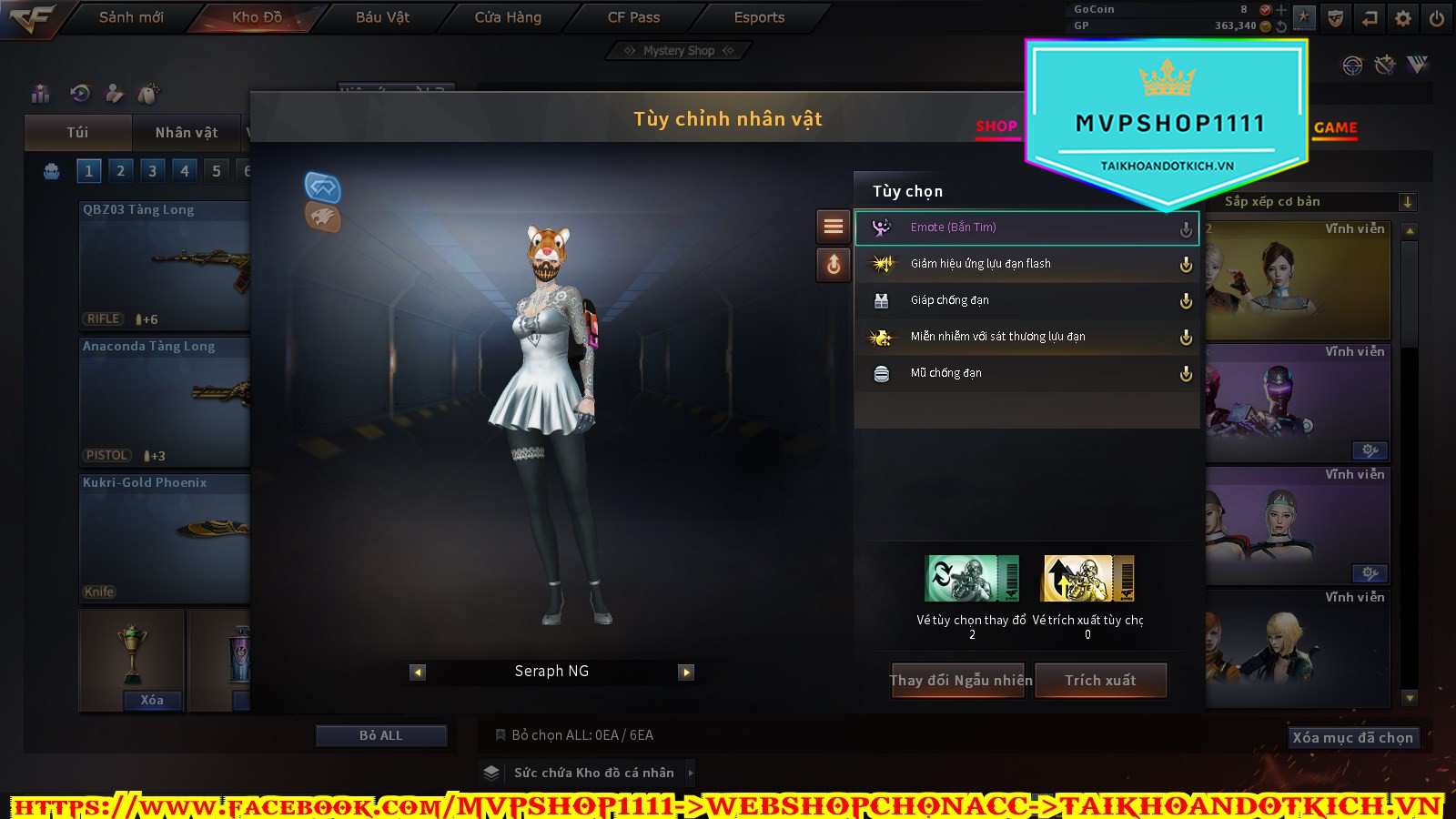Show the previous character with left arrow
Image resolution: width=1456 pixels, height=819 pixels.
click(418, 672)
